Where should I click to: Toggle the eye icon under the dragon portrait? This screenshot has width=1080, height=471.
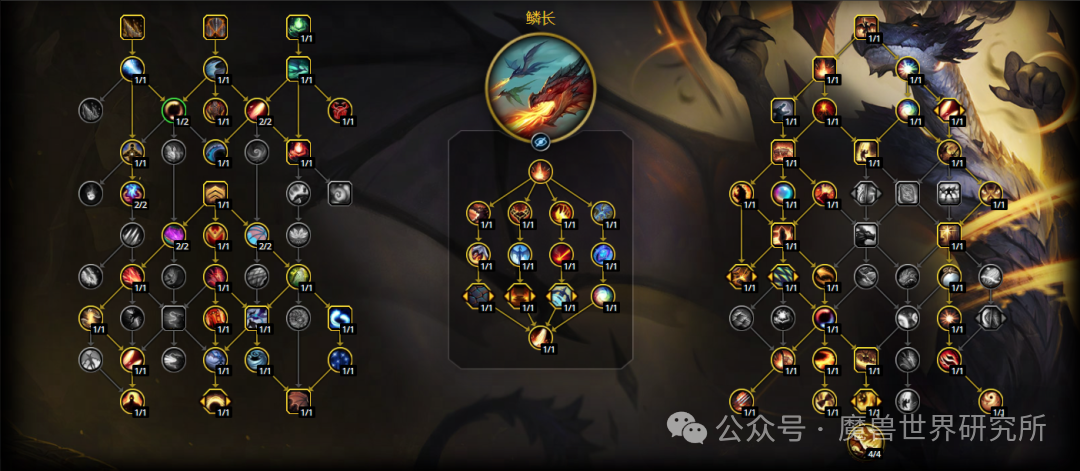[540, 141]
